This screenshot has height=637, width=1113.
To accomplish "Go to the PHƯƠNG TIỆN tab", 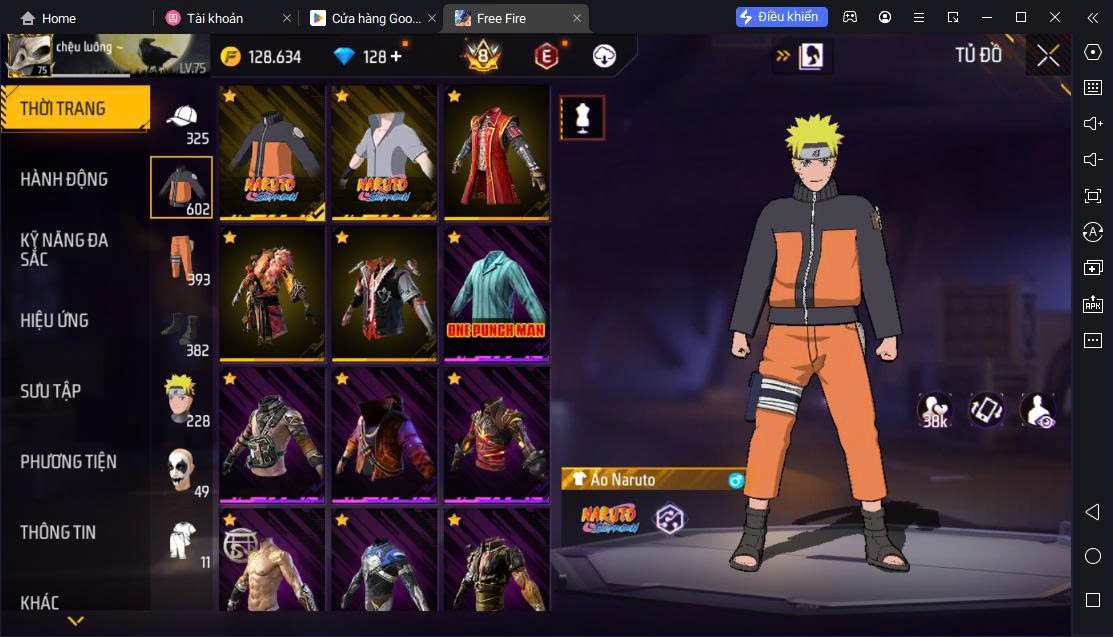I will [x=68, y=461].
